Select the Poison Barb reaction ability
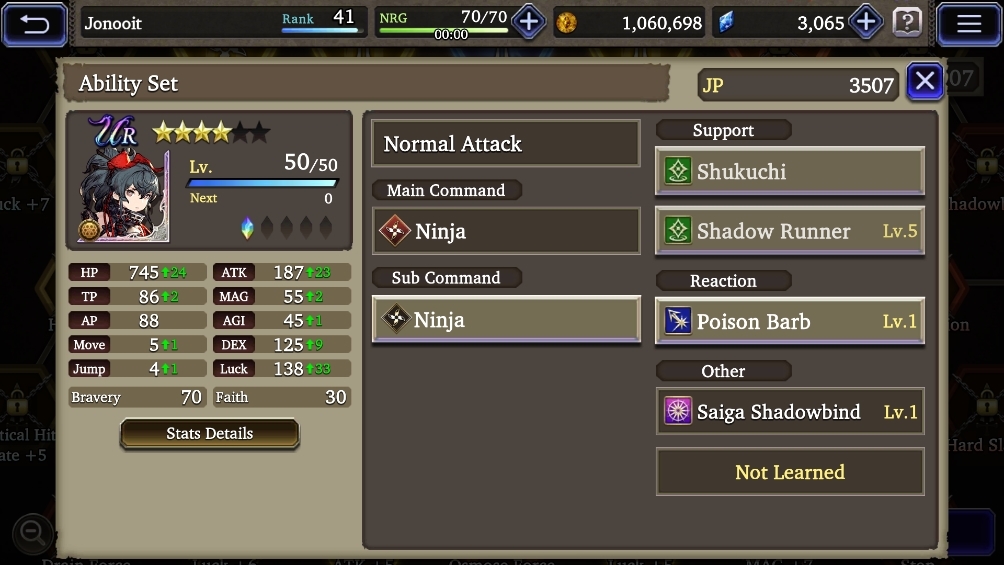This screenshot has height=565, width=1004. click(789, 322)
